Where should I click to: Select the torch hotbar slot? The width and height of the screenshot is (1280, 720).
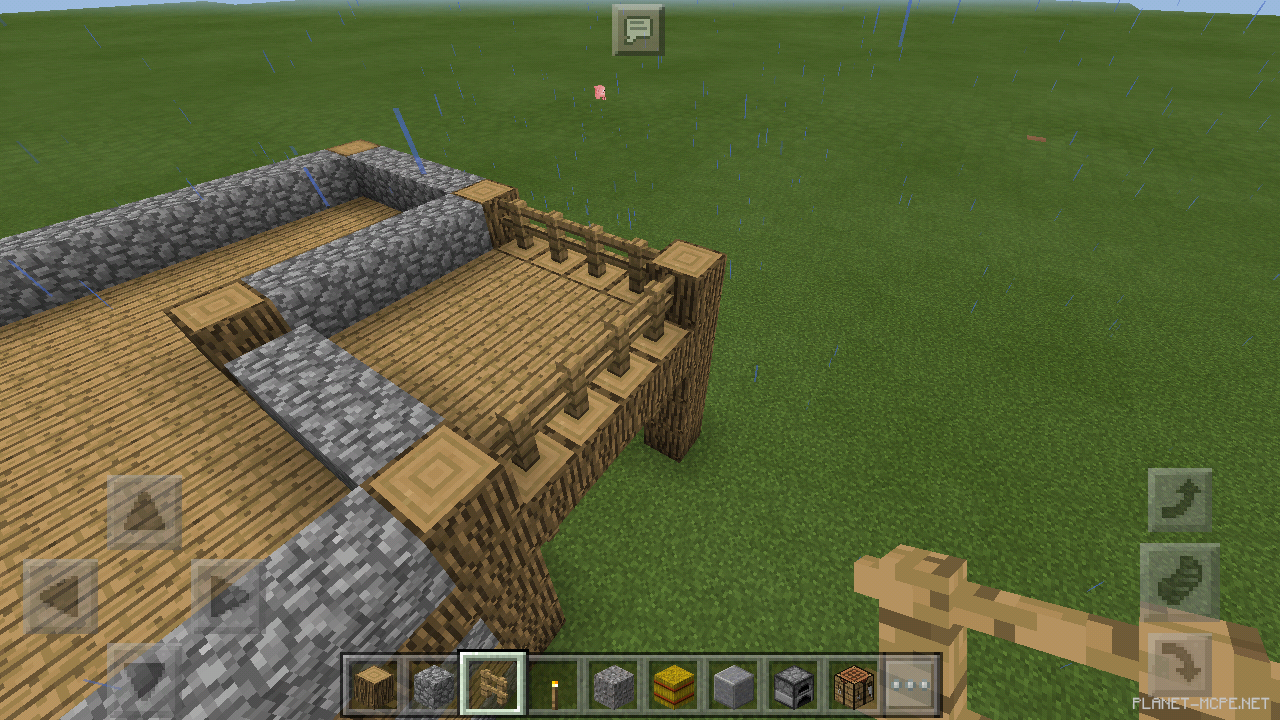pyautogui.click(x=551, y=683)
